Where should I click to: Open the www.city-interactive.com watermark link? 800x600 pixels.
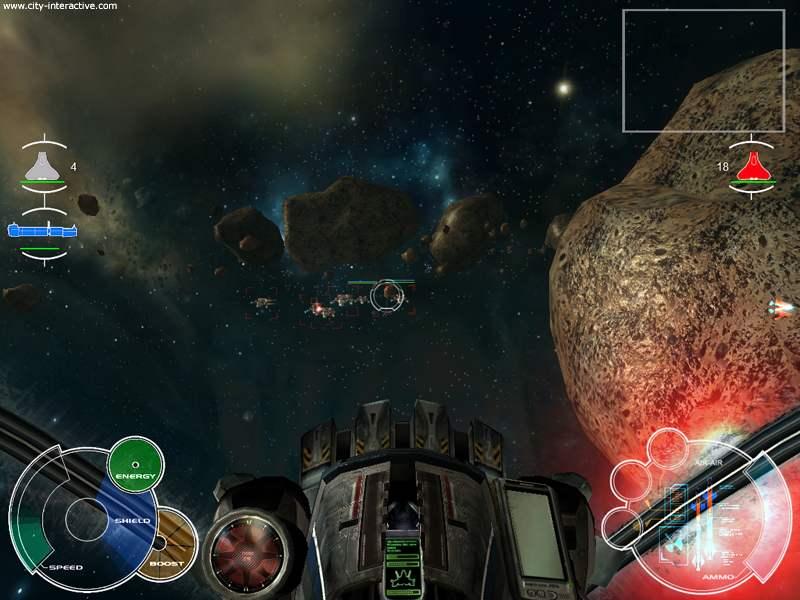click(60, 6)
